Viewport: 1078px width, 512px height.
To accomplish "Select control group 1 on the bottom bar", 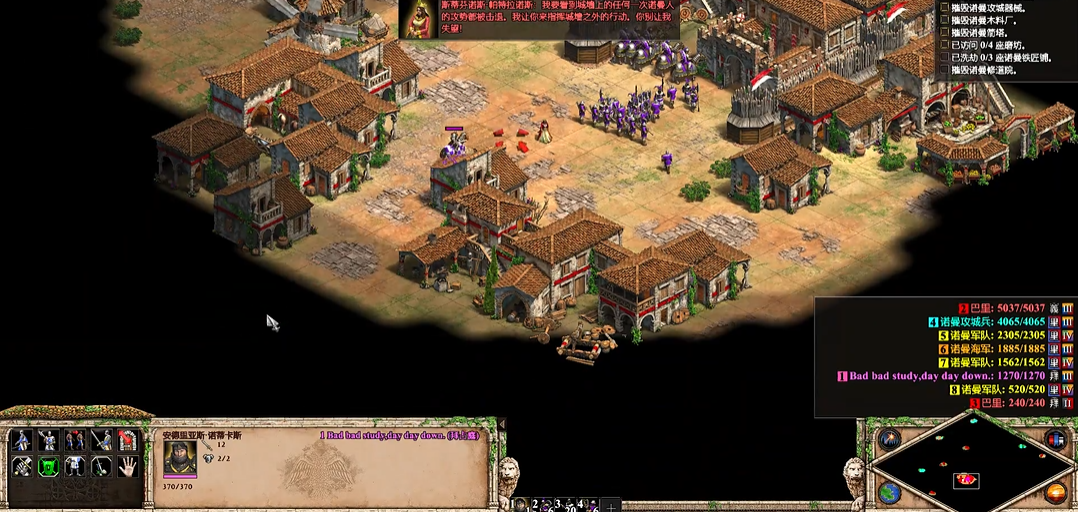I will (521, 504).
